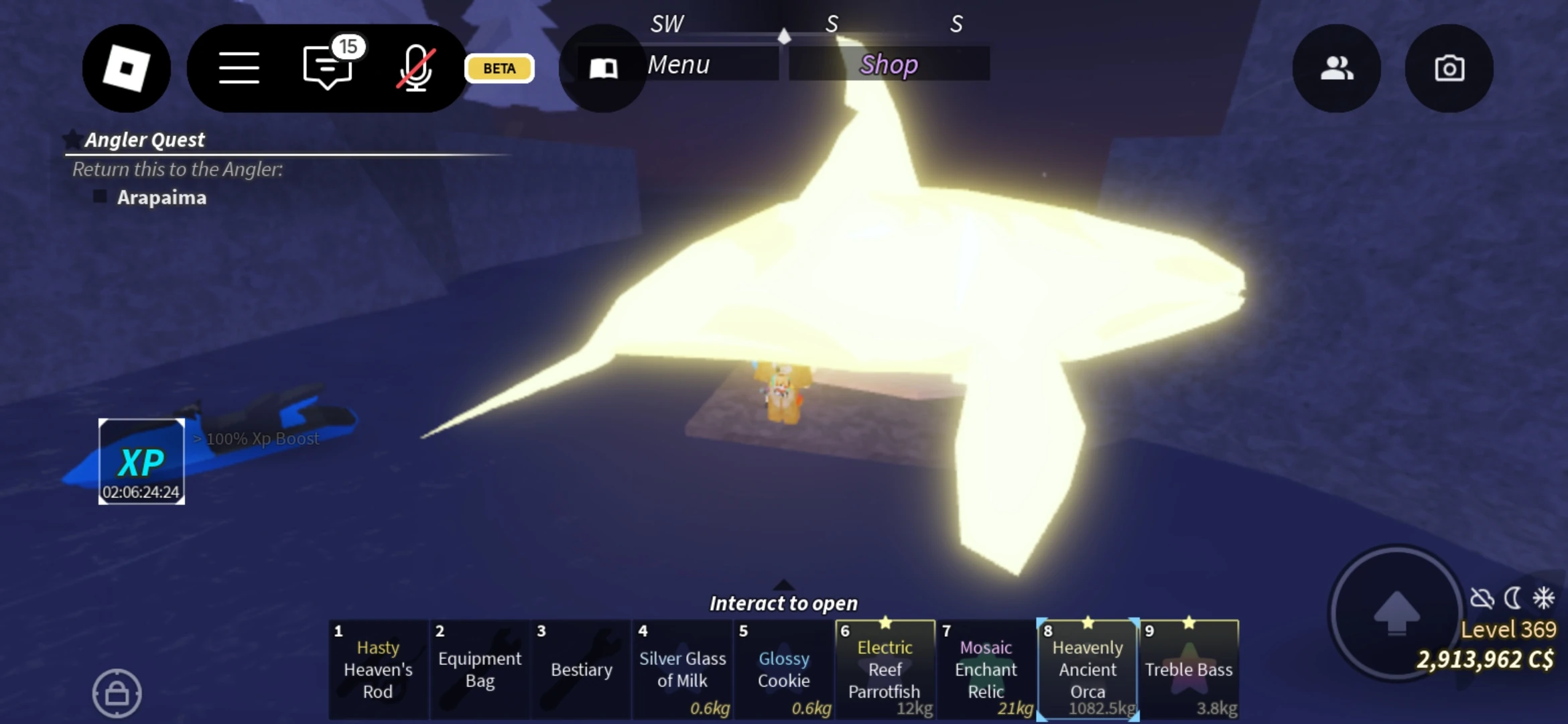
Task: Open the Bestiary in slot 3
Action: pyautogui.click(x=580, y=670)
